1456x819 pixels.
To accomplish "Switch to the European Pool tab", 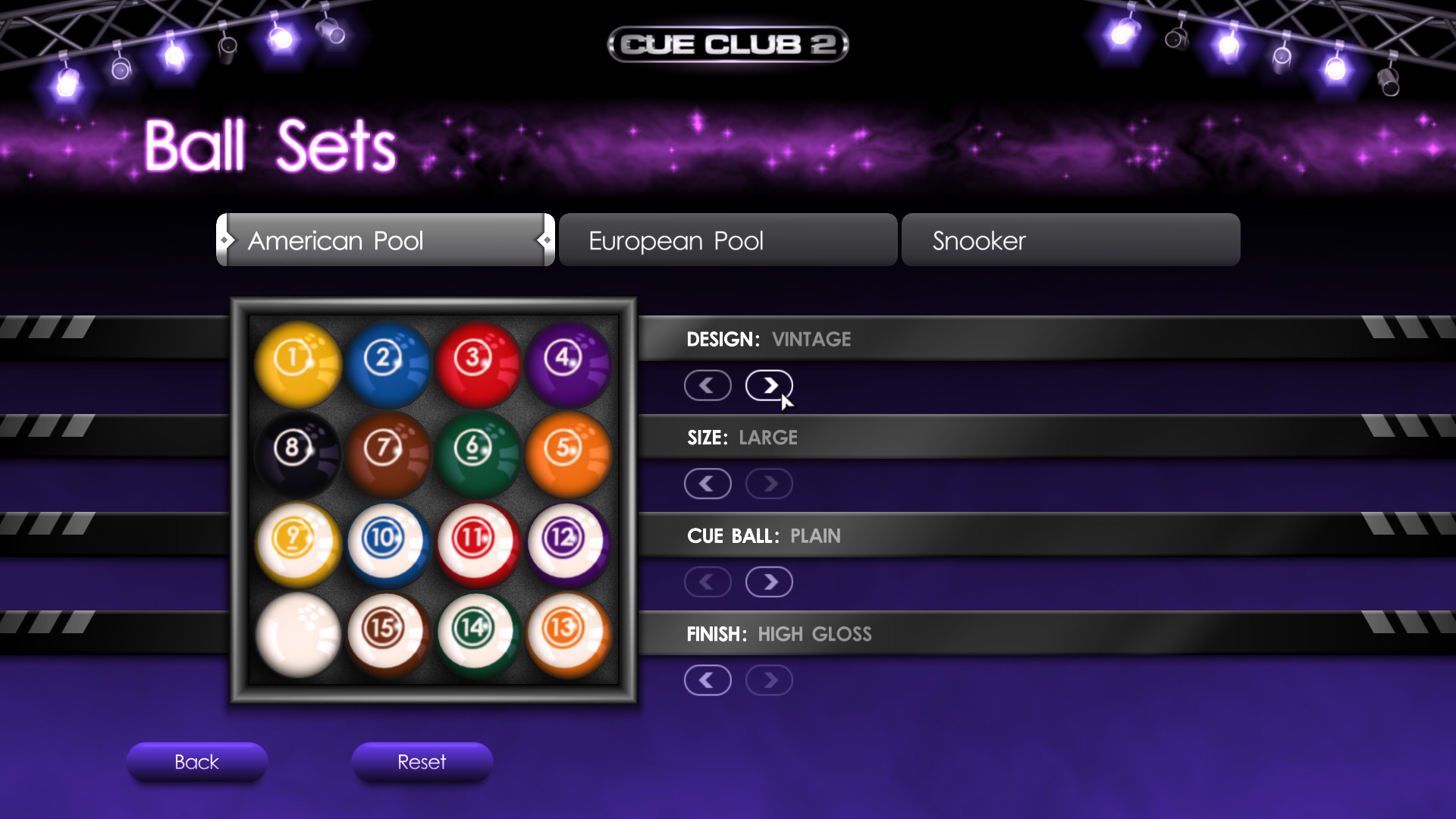I will pyautogui.click(x=726, y=240).
